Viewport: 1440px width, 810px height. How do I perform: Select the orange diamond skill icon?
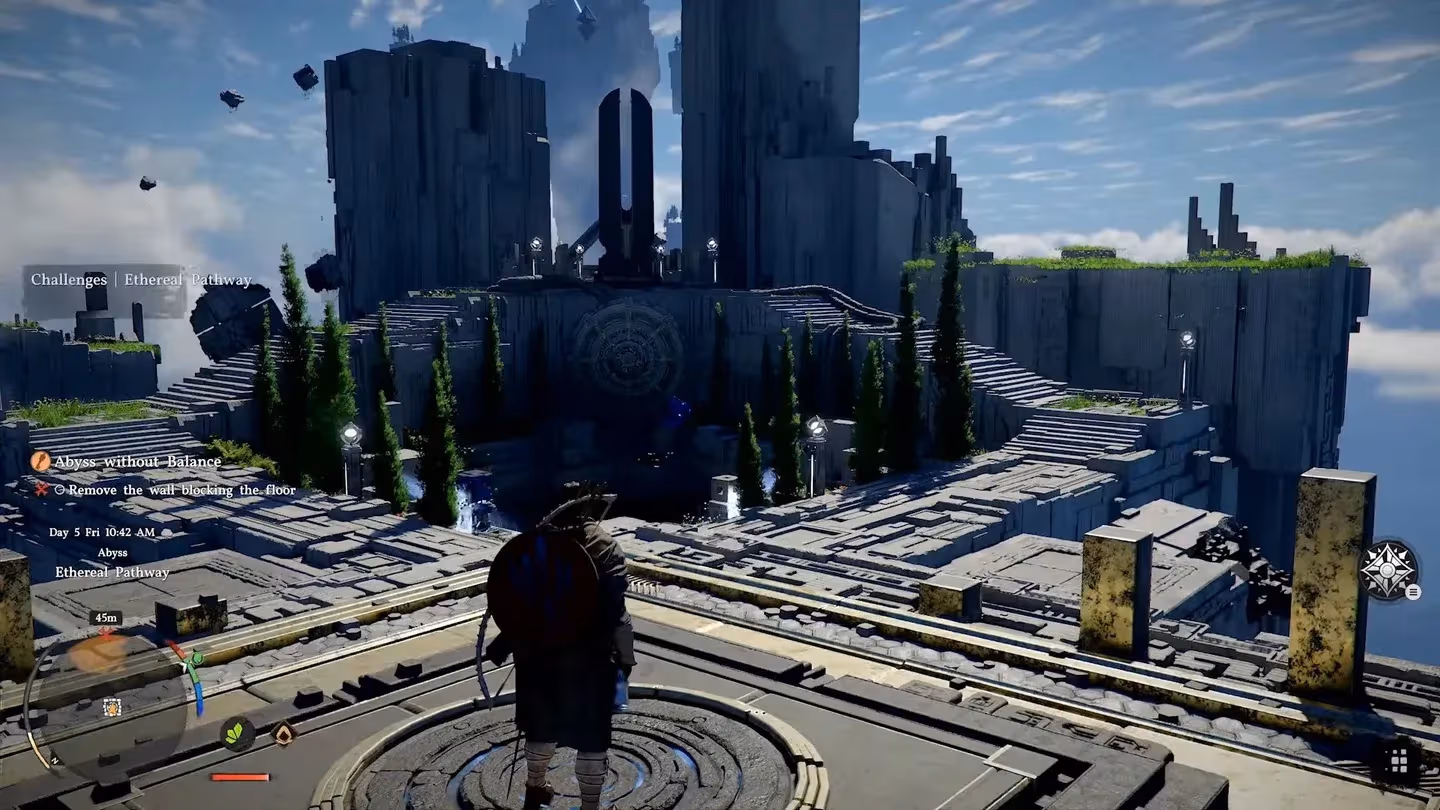(285, 734)
